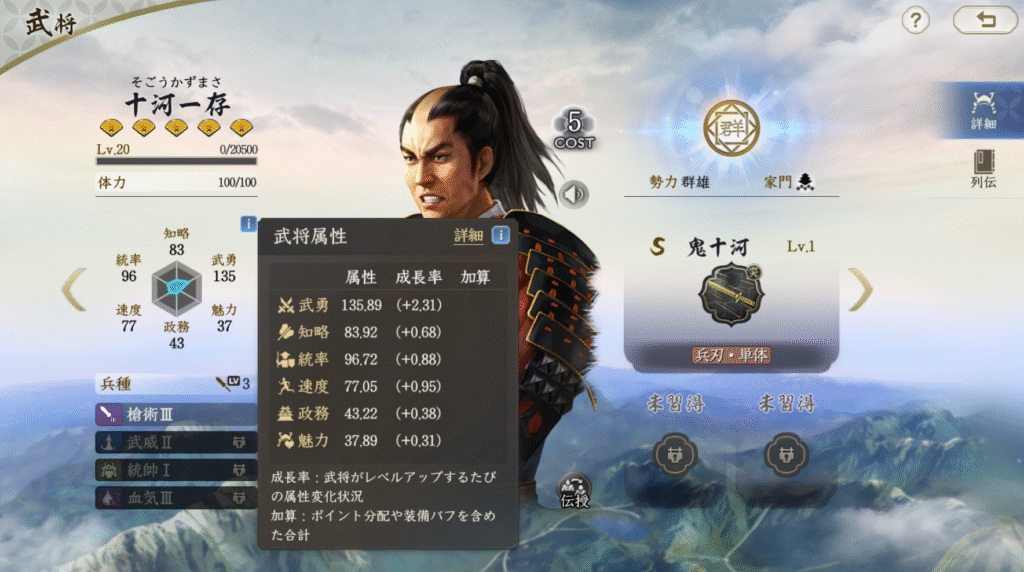Select the locked 統帥Ⅰ skill row
Image resolution: width=1024 pixels, height=572 pixels.
pos(175,469)
